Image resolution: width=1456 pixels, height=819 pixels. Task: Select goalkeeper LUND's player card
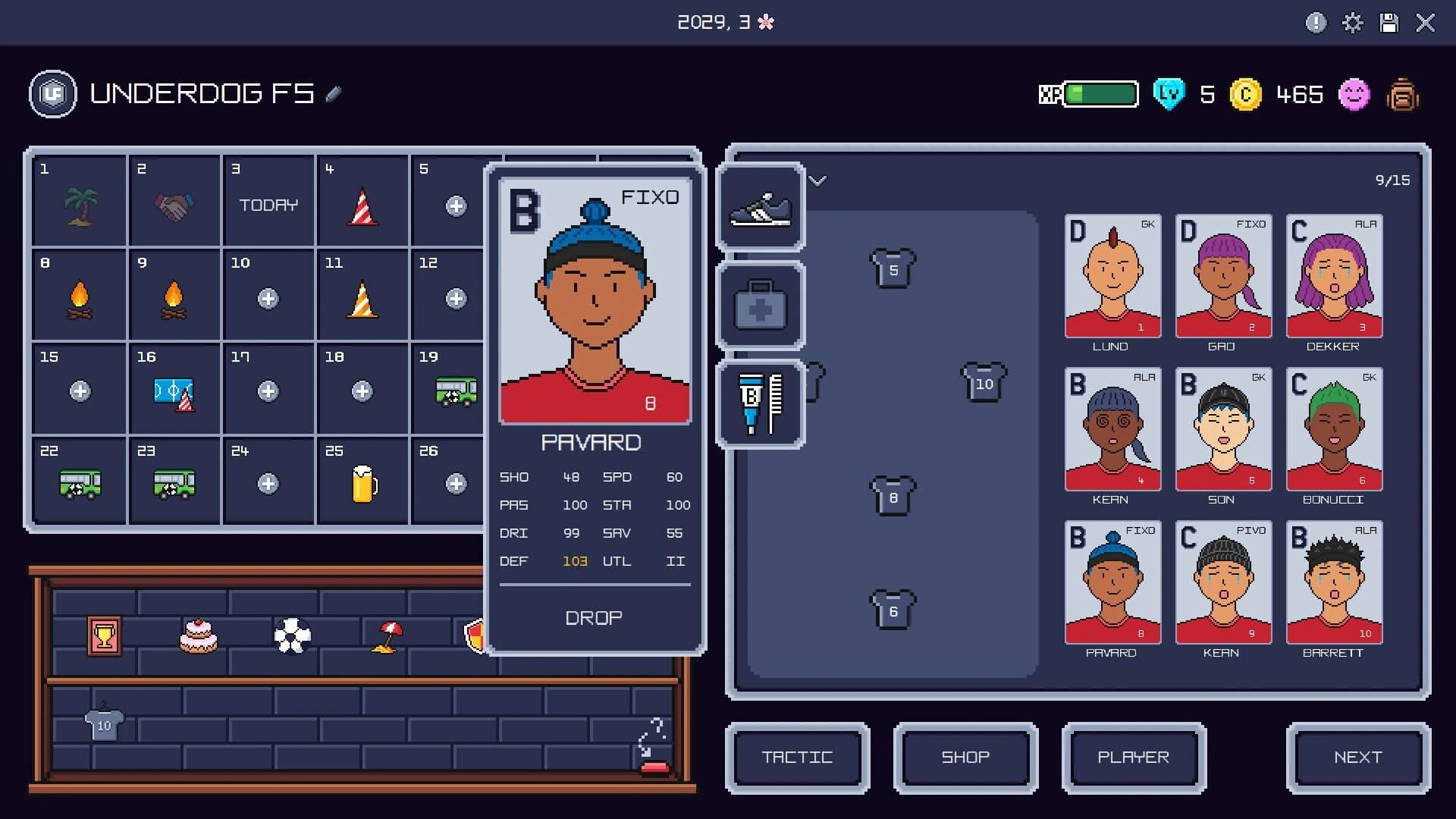(1112, 277)
